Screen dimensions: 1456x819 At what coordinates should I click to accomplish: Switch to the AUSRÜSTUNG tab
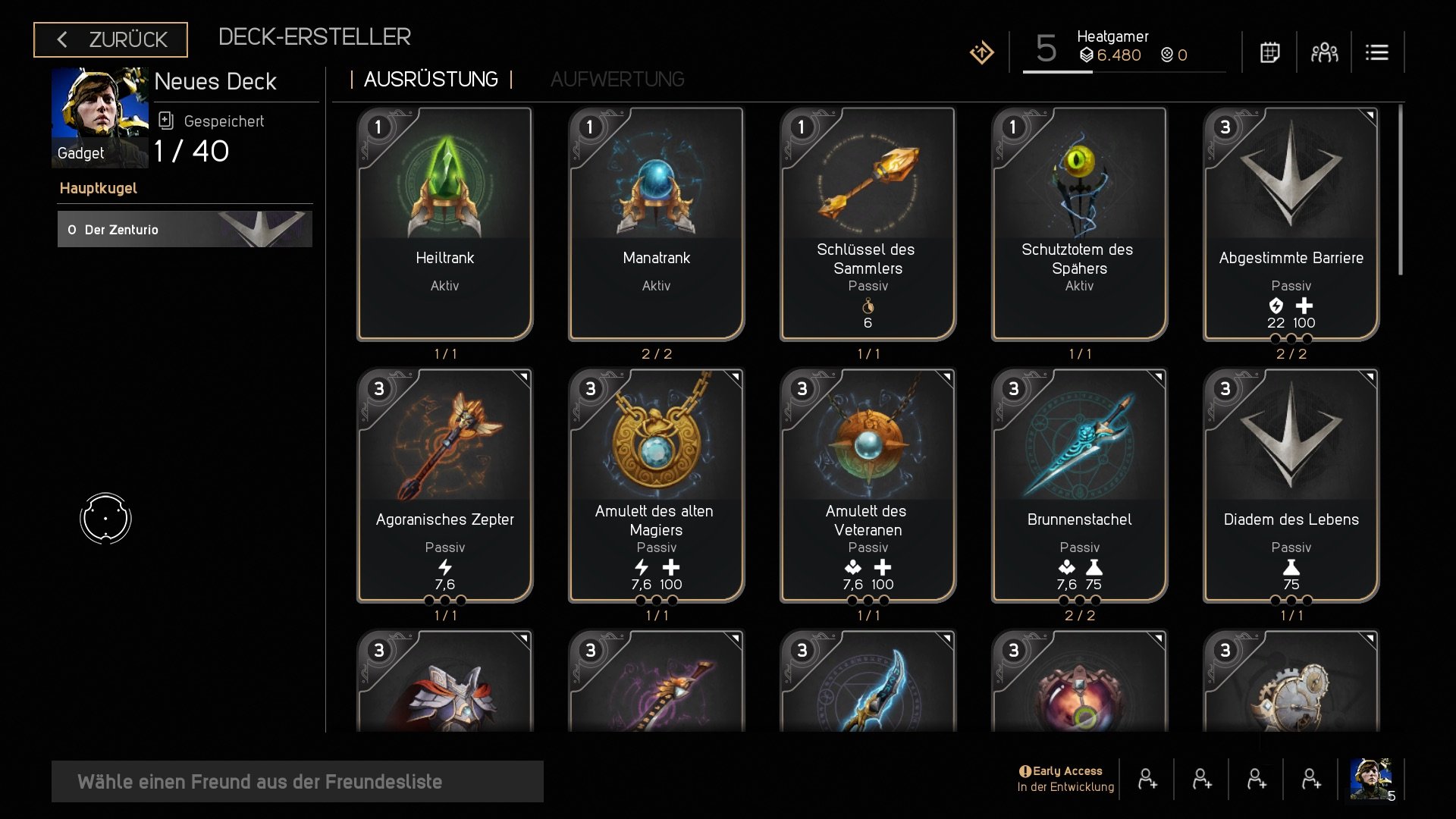431,79
